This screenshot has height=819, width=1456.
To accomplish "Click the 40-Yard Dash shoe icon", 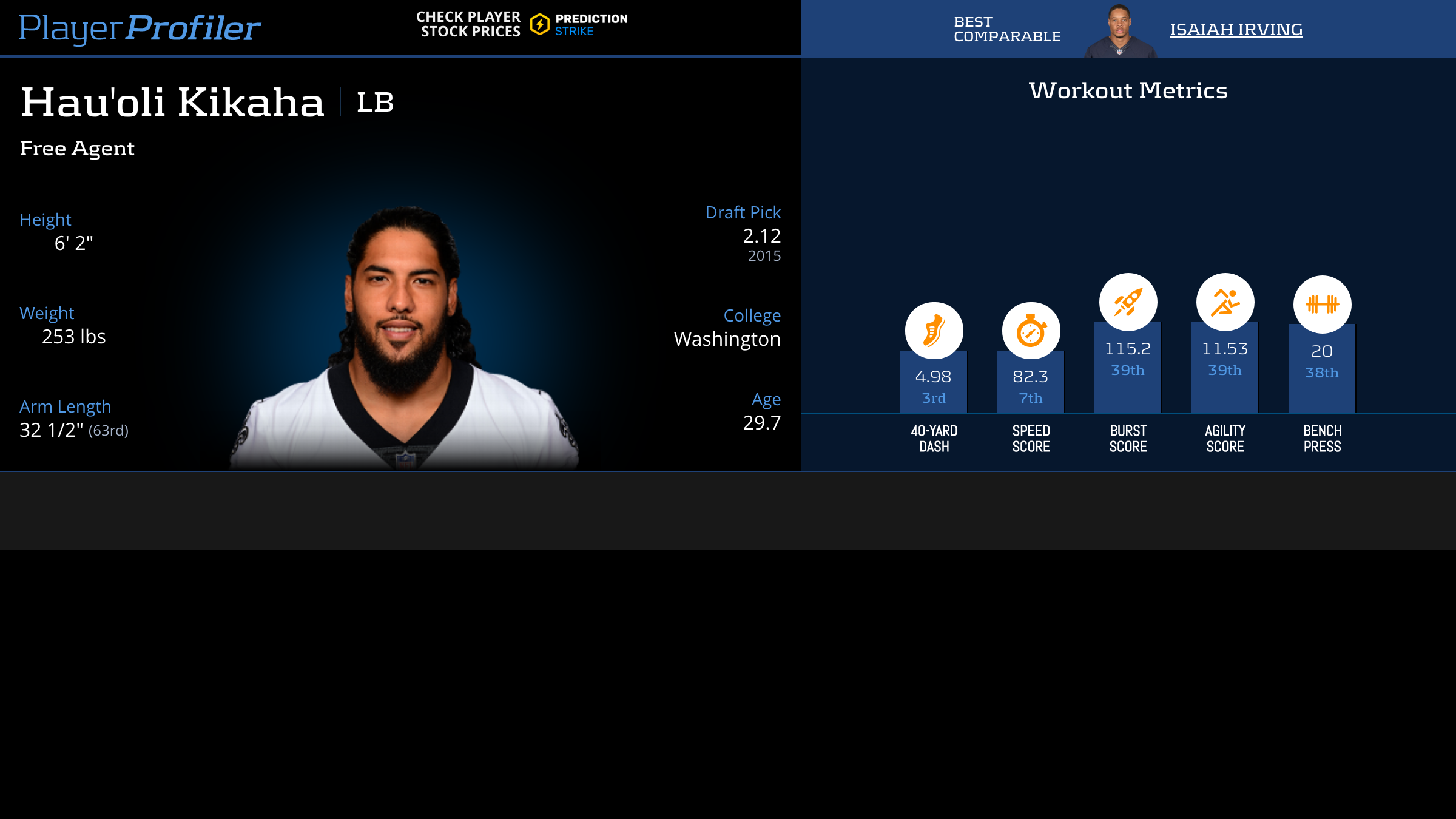I will coord(934,331).
